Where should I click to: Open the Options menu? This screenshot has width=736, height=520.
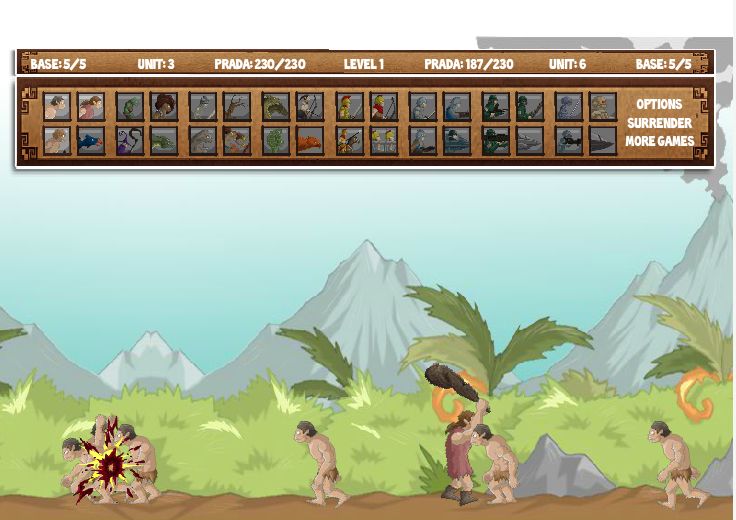659,104
